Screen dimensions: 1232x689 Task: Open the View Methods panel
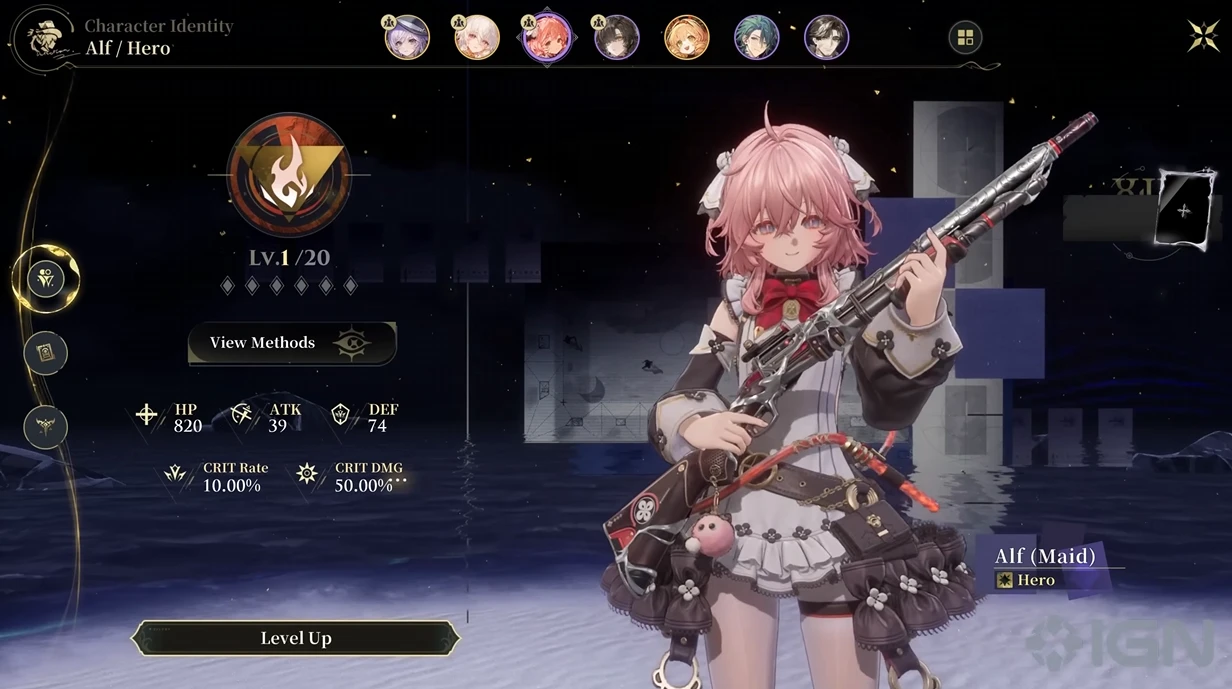coord(291,343)
